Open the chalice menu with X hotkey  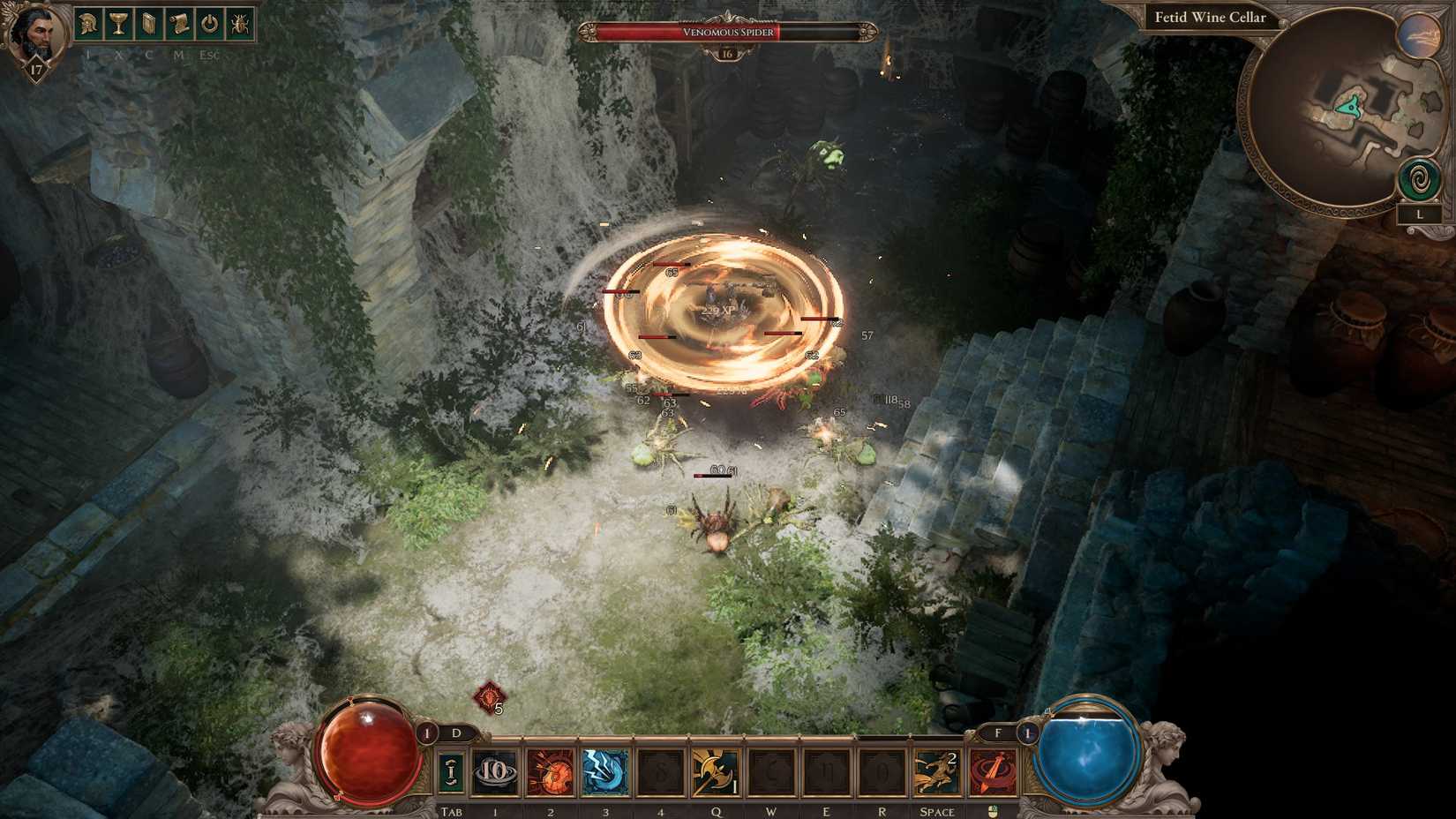coord(117,25)
